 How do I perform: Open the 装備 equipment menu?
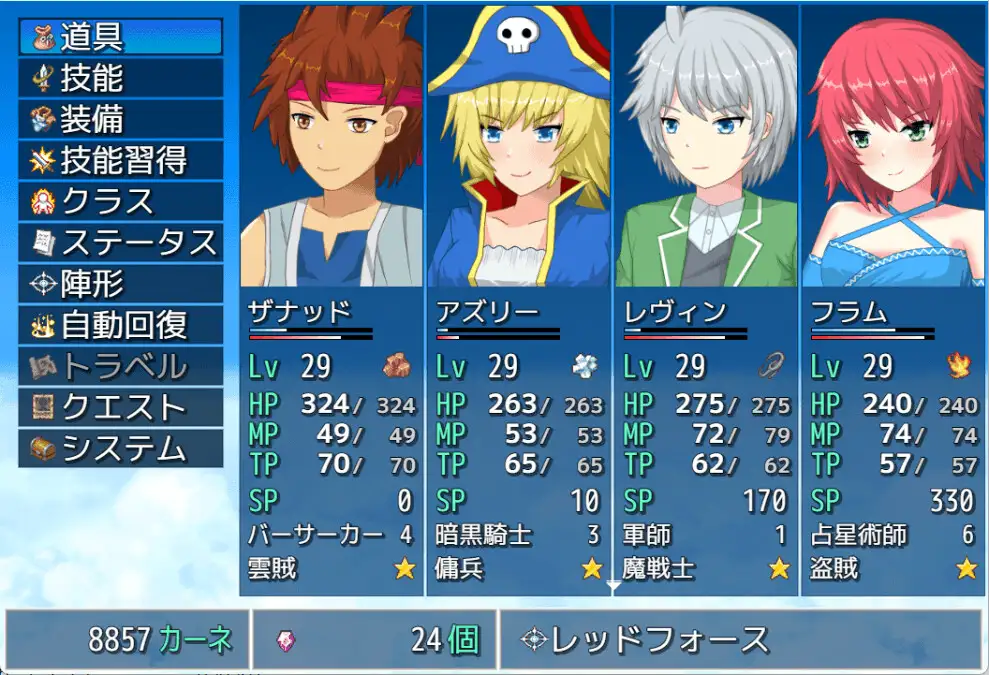(120, 119)
